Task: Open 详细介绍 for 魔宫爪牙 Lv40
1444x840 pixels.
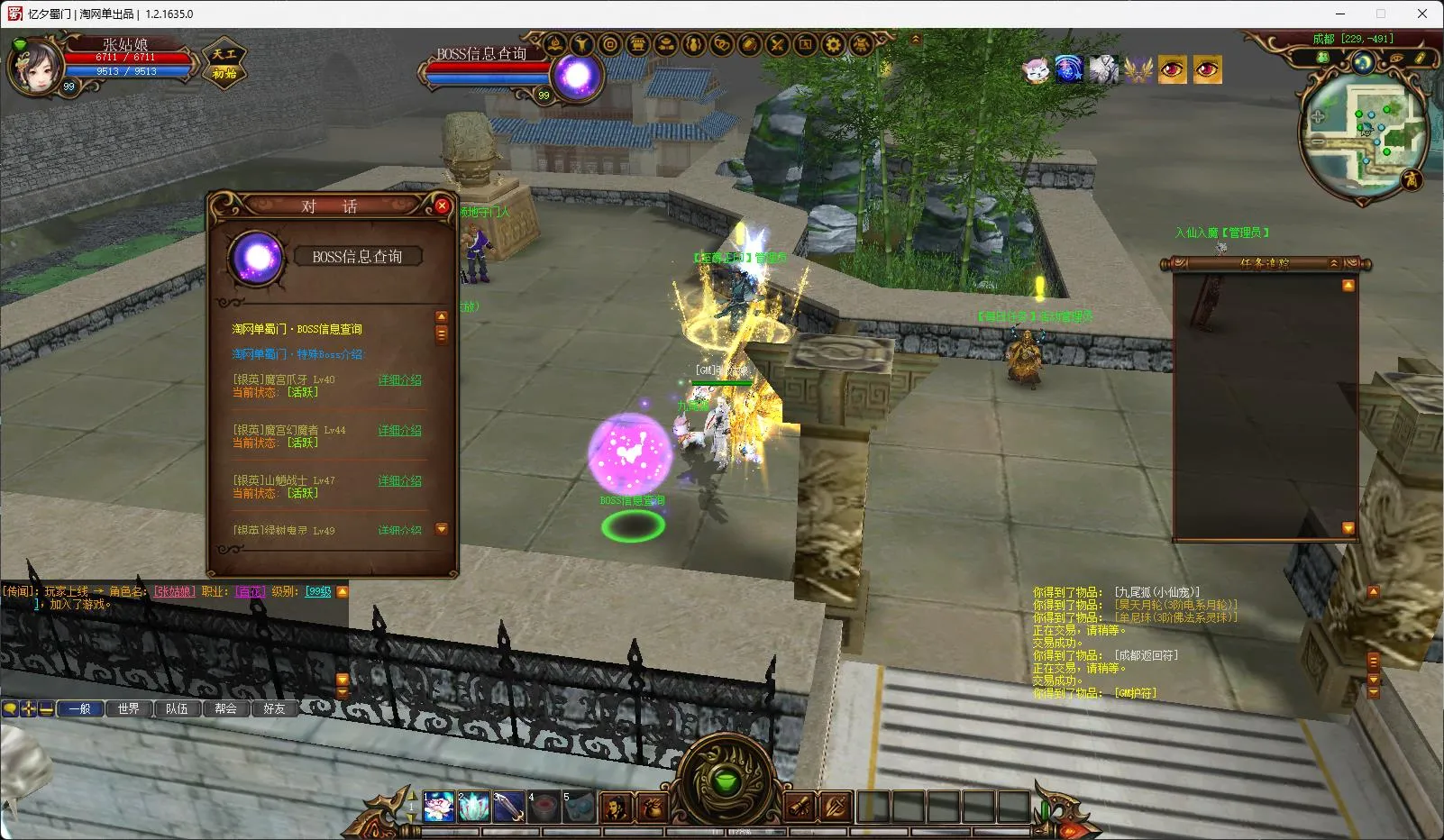Action: click(399, 380)
